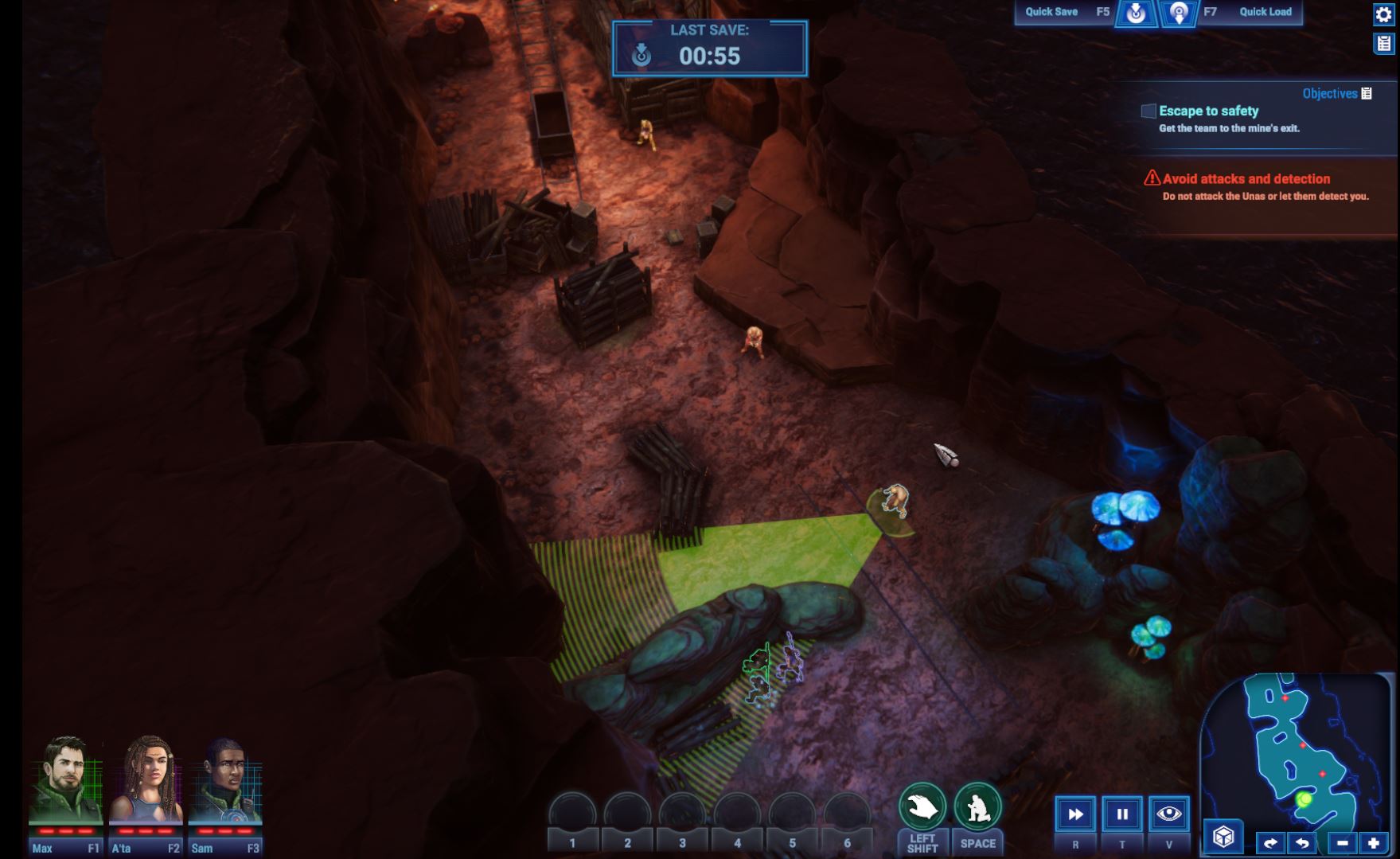Screen dimensions: 1400x859
Task: Pause the game with pause button
Action: coord(1122,814)
